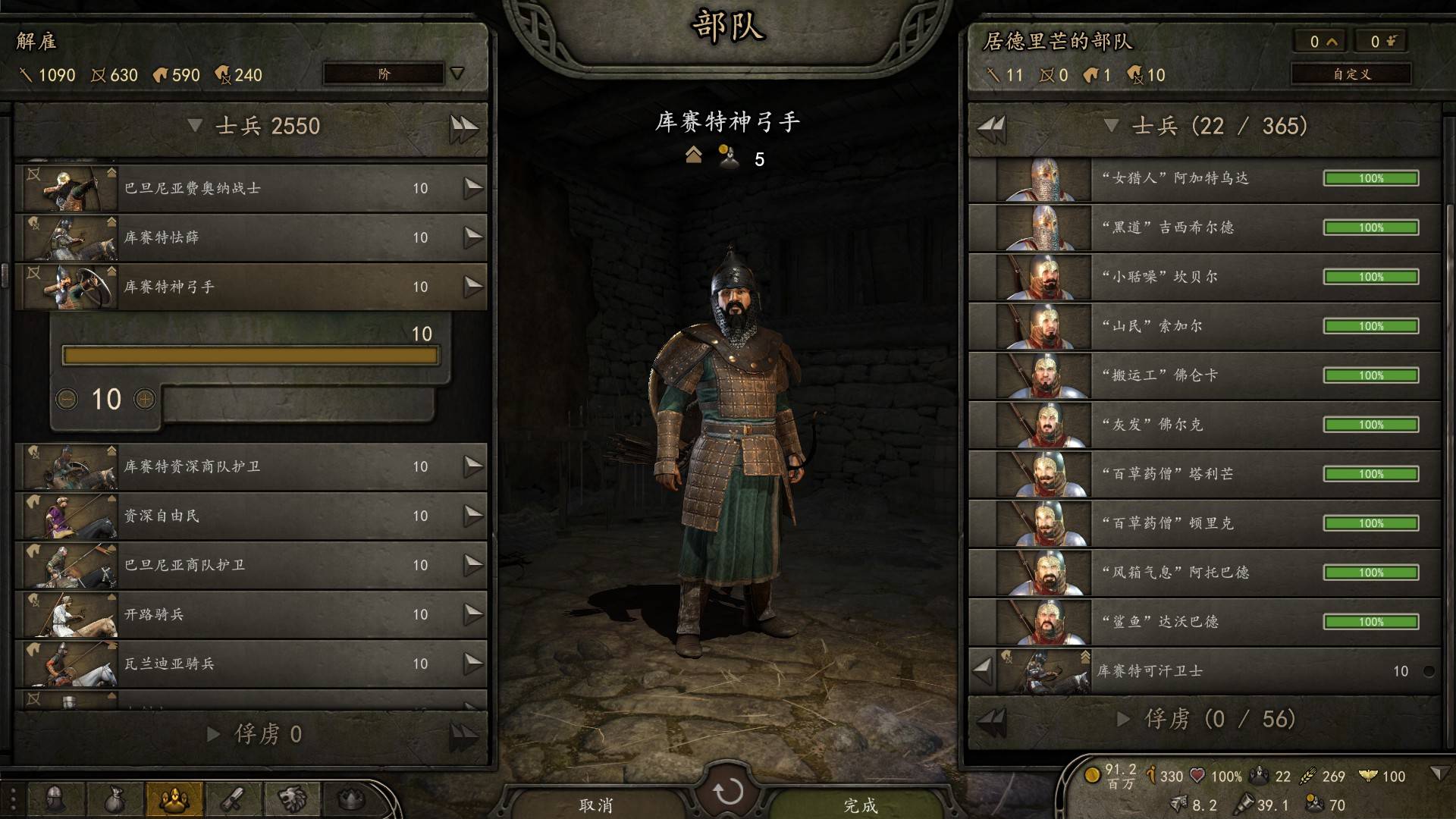Open the kingdom crown tab
Viewport: 1456px width, 819px height.
click(350, 799)
